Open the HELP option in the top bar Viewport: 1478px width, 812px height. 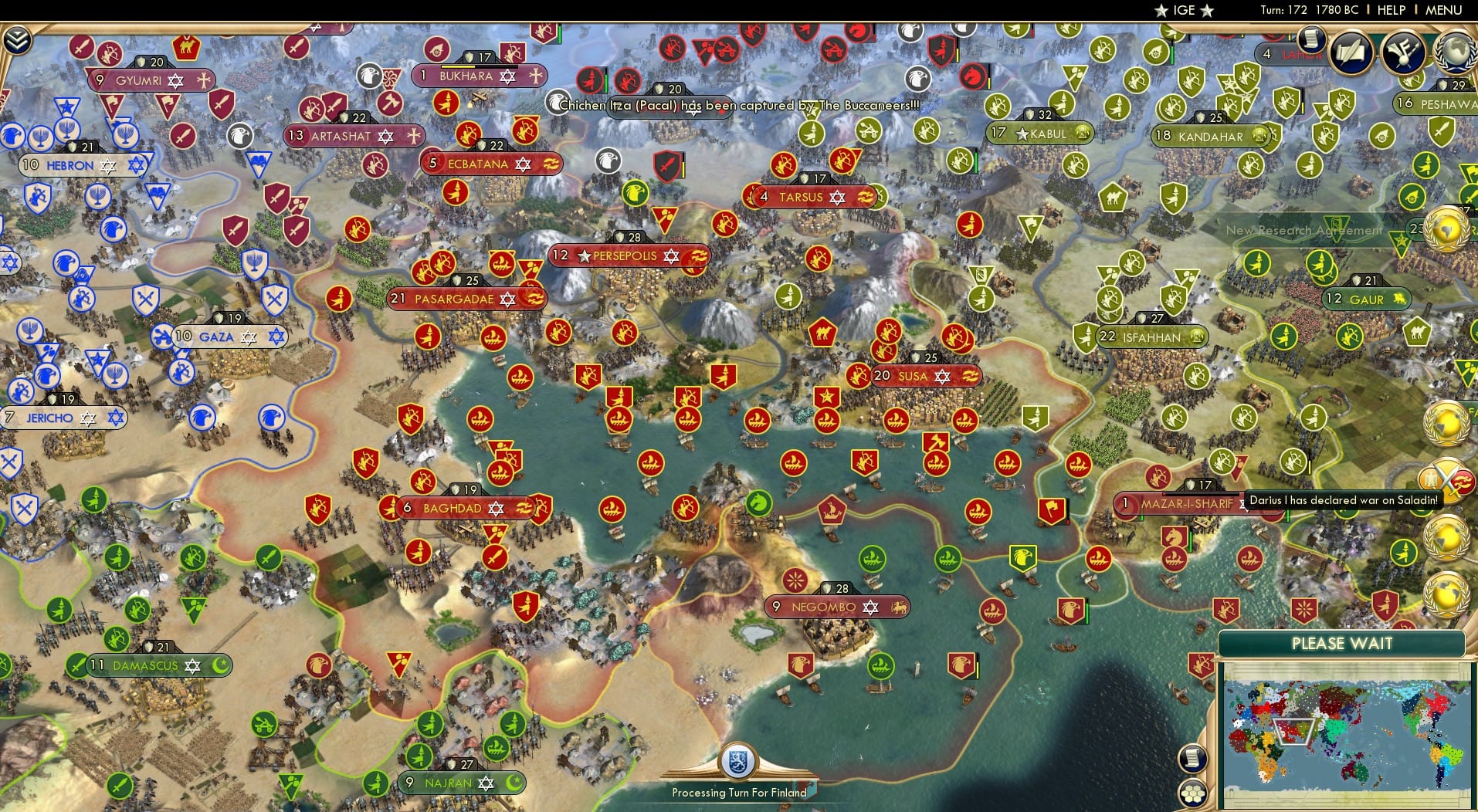pyautogui.click(x=1390, y=10)
